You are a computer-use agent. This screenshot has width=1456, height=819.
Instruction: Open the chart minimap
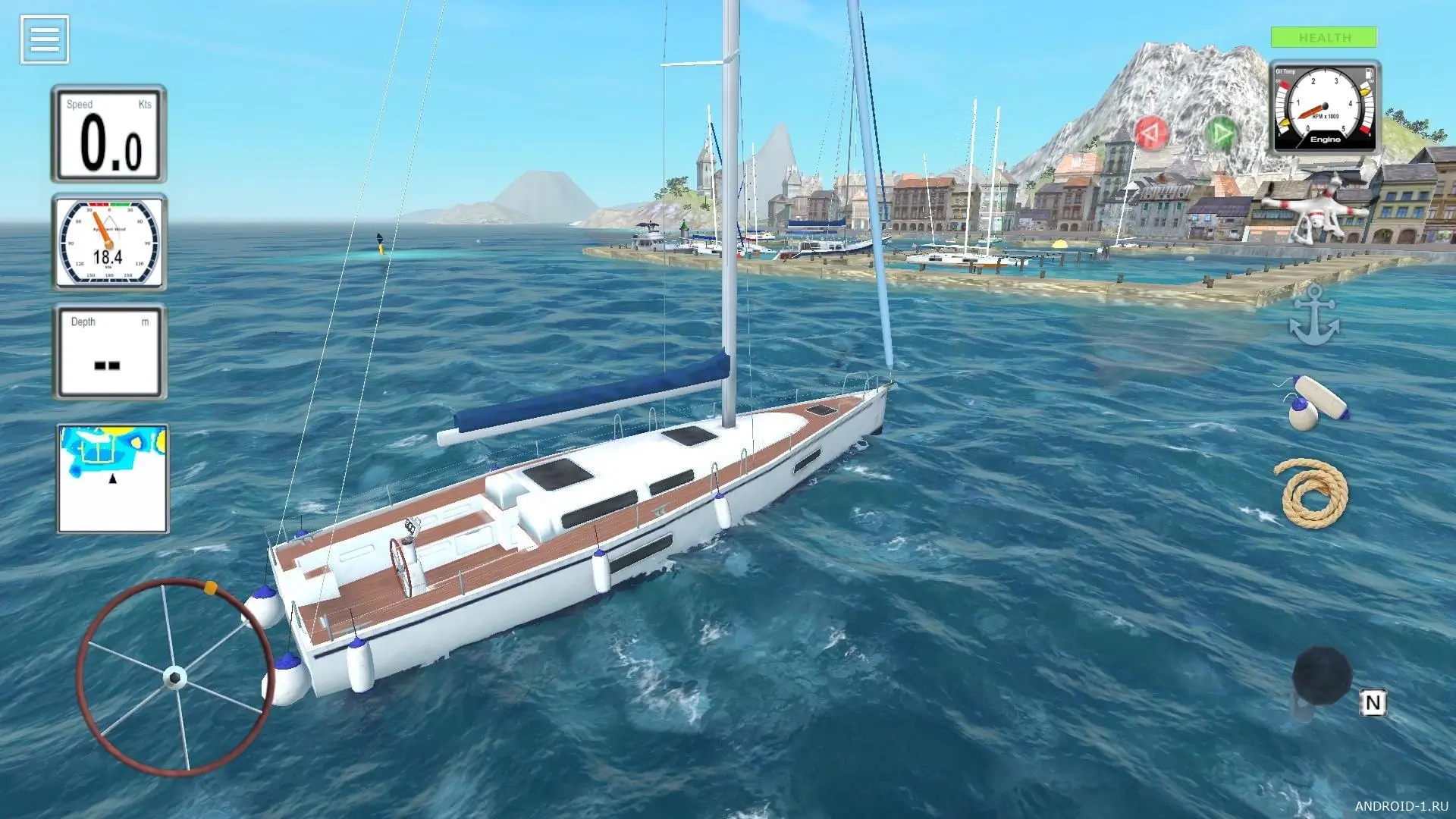(x=113, y=479)
